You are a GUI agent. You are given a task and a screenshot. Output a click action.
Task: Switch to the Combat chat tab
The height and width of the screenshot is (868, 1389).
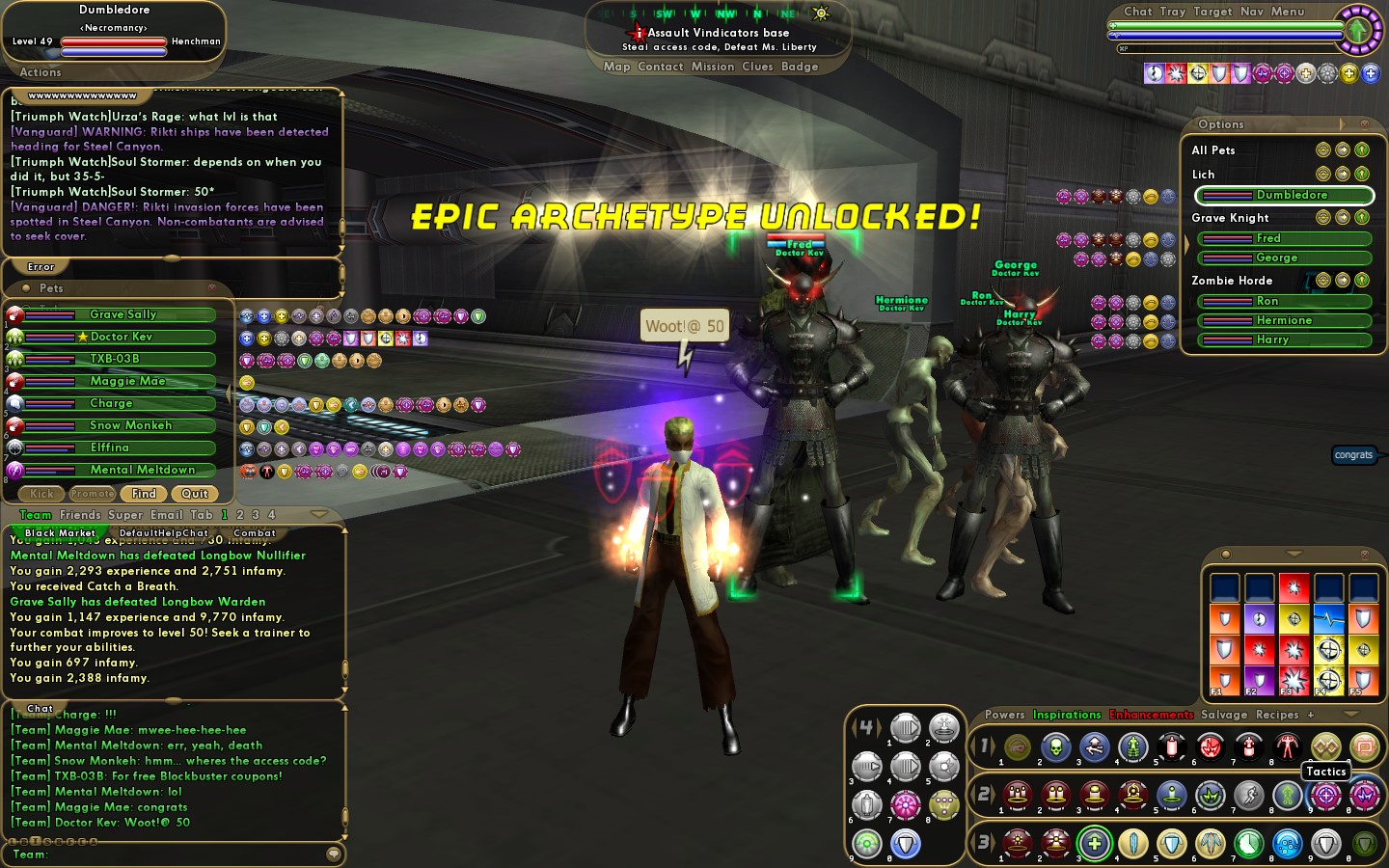pos(255,532)
